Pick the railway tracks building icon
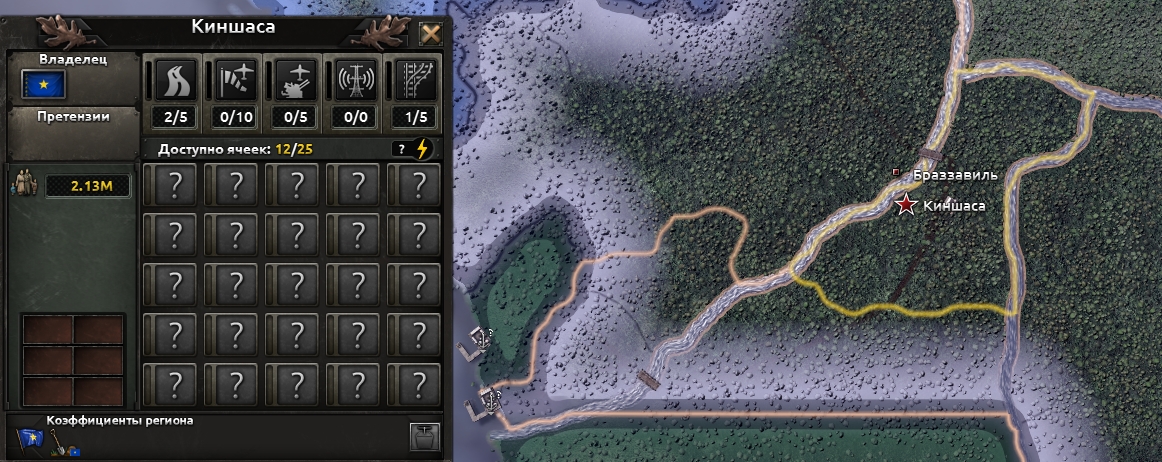This screenshot has height=462, width=1162. pyautogui.click(x=414, y=79)
